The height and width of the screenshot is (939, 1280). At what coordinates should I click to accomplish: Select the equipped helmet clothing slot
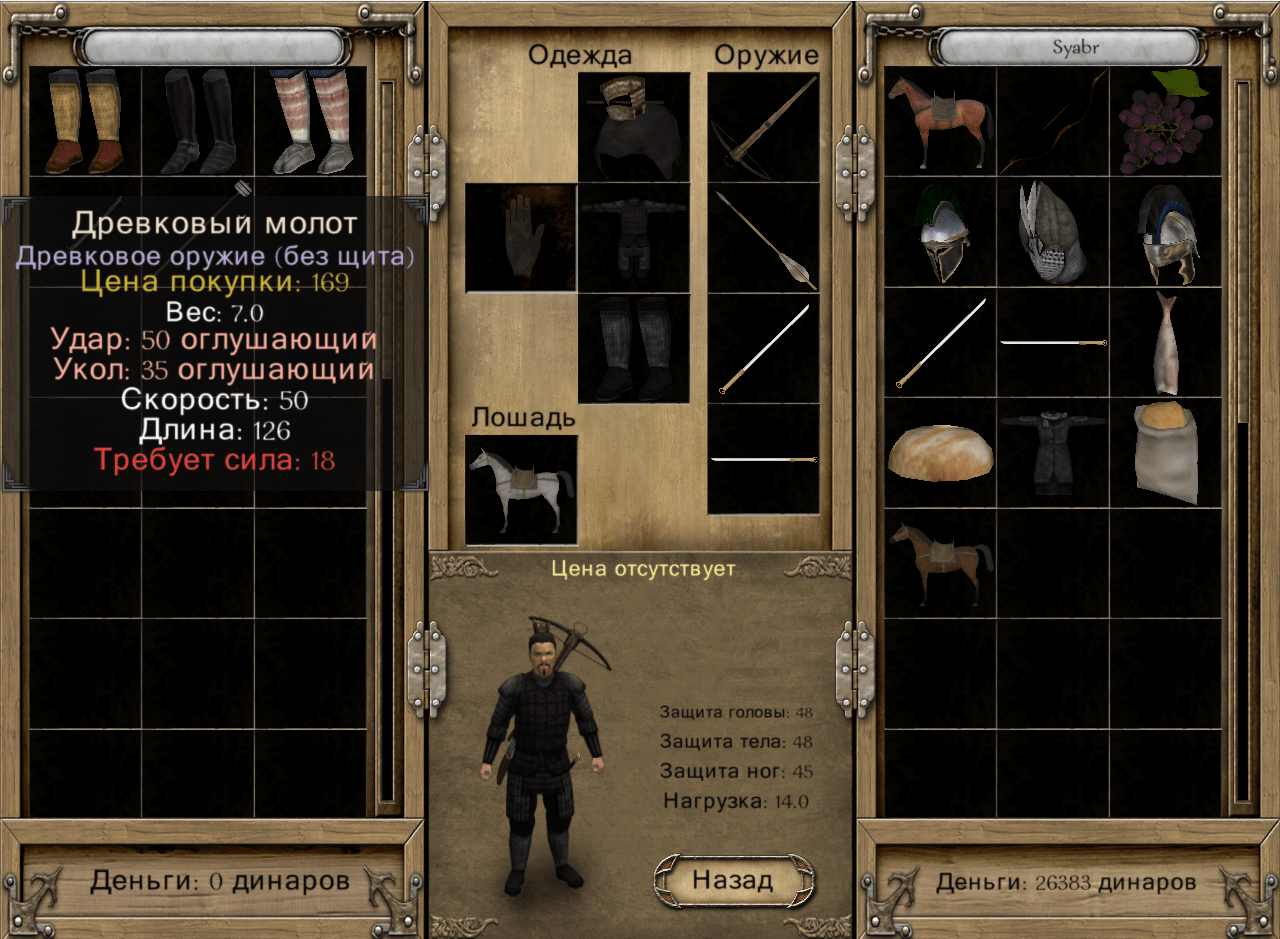coord(634,127)
